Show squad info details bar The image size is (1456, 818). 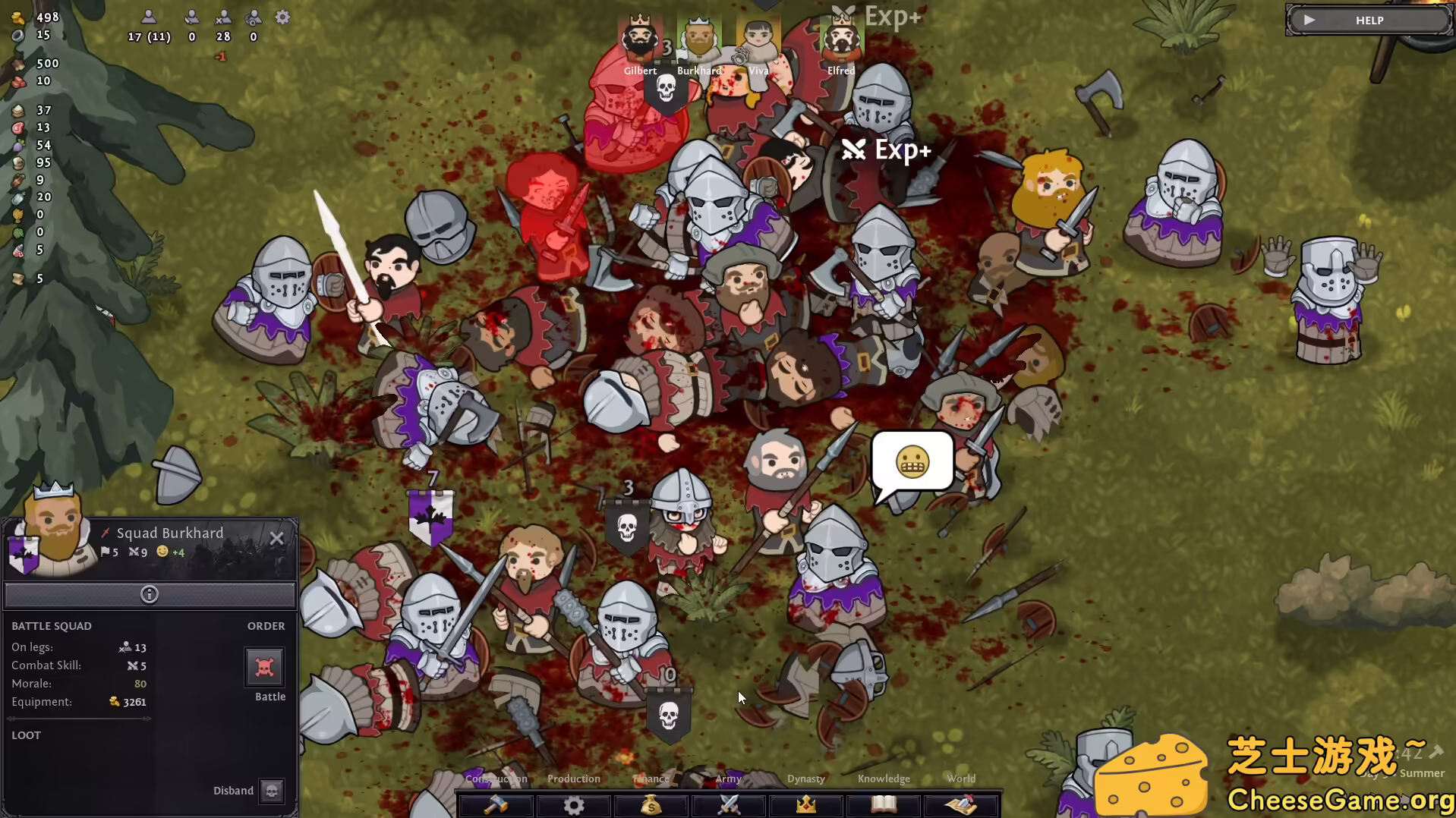coord(150,595)
